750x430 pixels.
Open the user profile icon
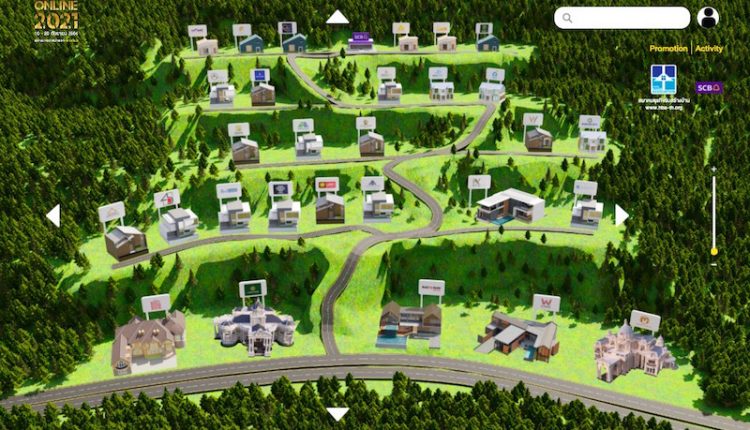708,18
